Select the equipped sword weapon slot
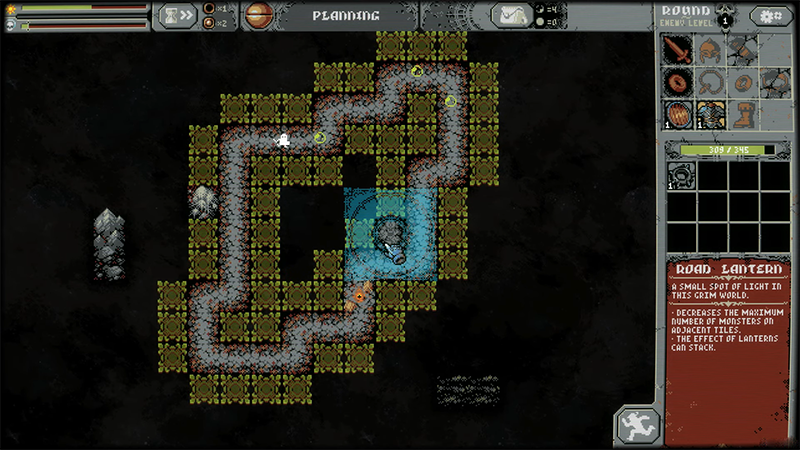 [x=679, y=49]
